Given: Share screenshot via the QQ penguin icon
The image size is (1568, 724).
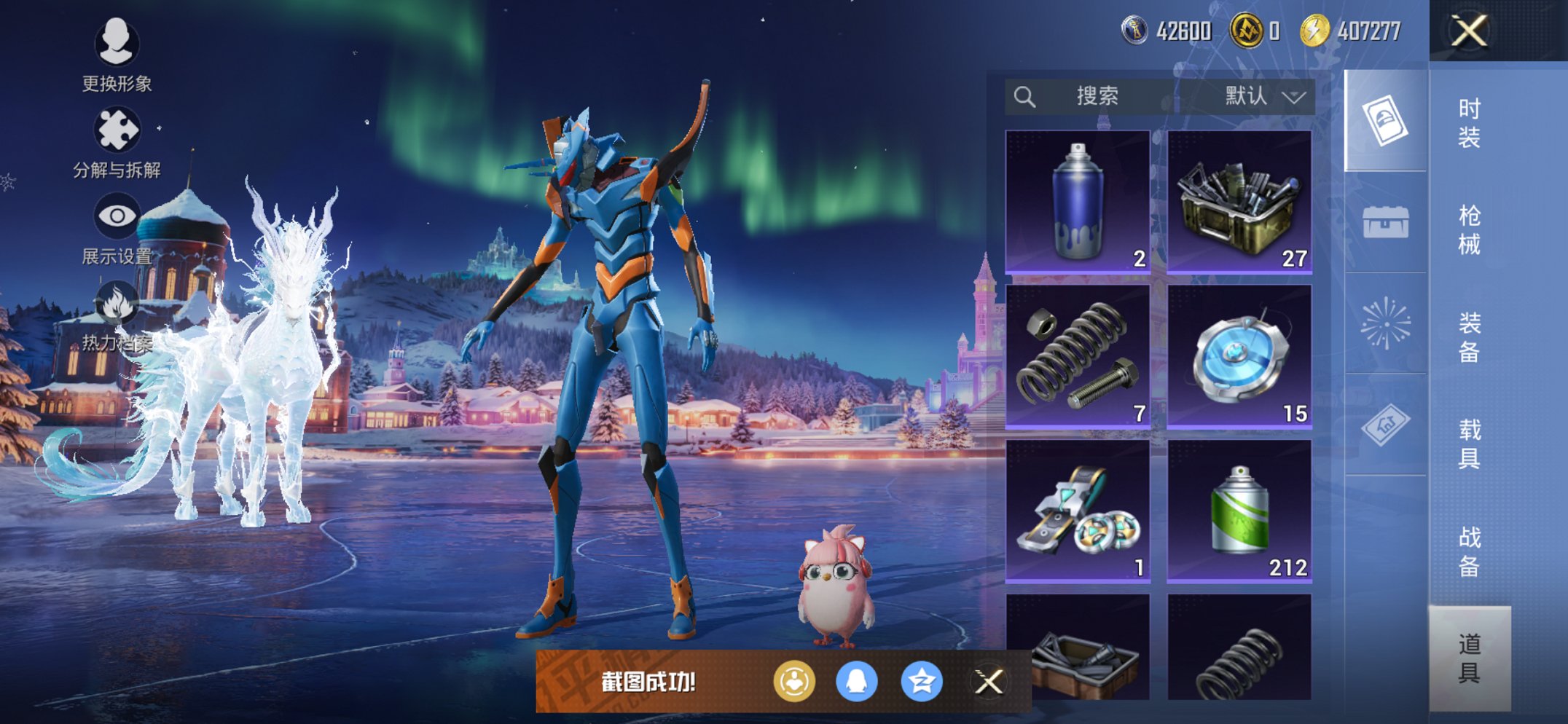Looking at the screenshot, I should tap(856, 682).
